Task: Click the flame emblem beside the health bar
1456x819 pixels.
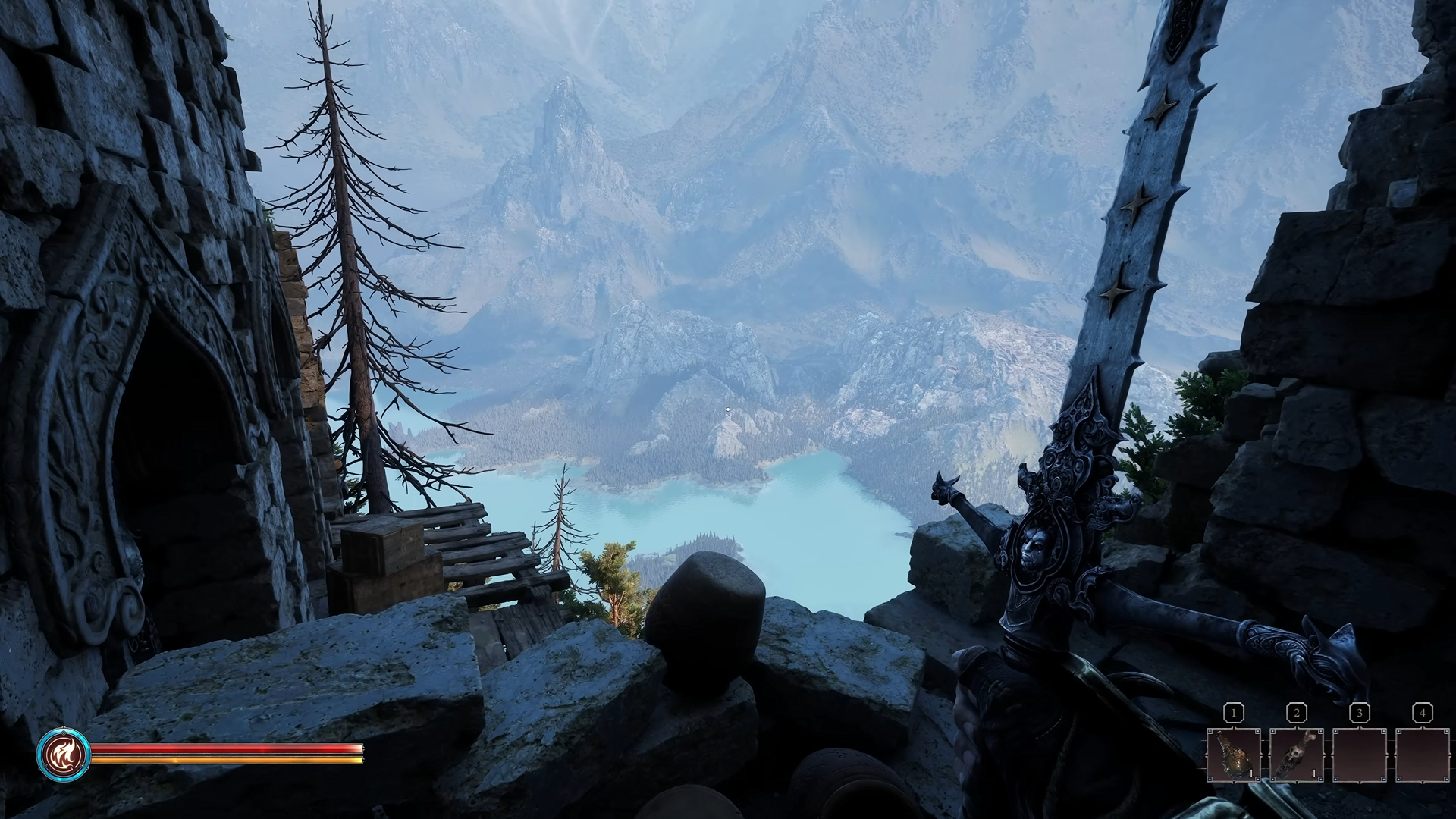Action: click(x=64, y=754)
